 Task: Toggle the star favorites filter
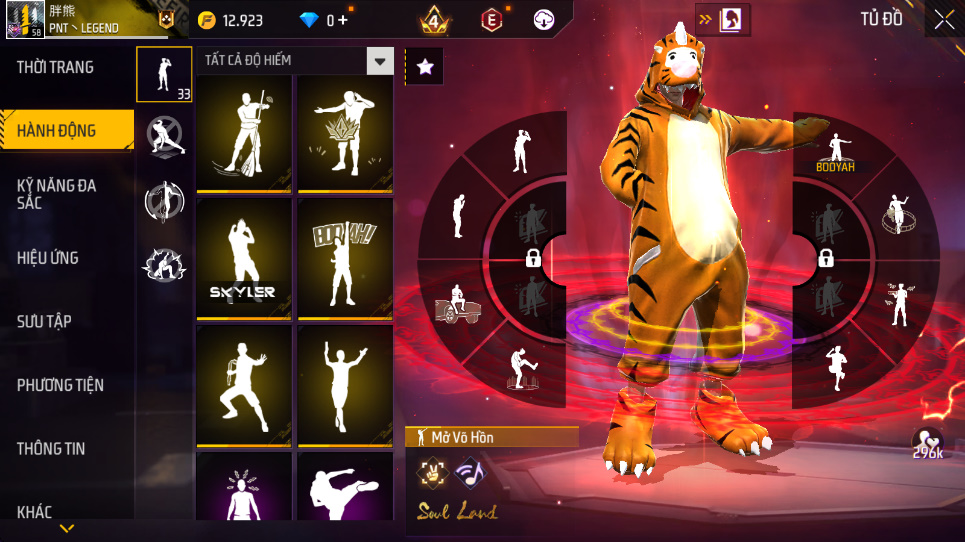[425, 67]
